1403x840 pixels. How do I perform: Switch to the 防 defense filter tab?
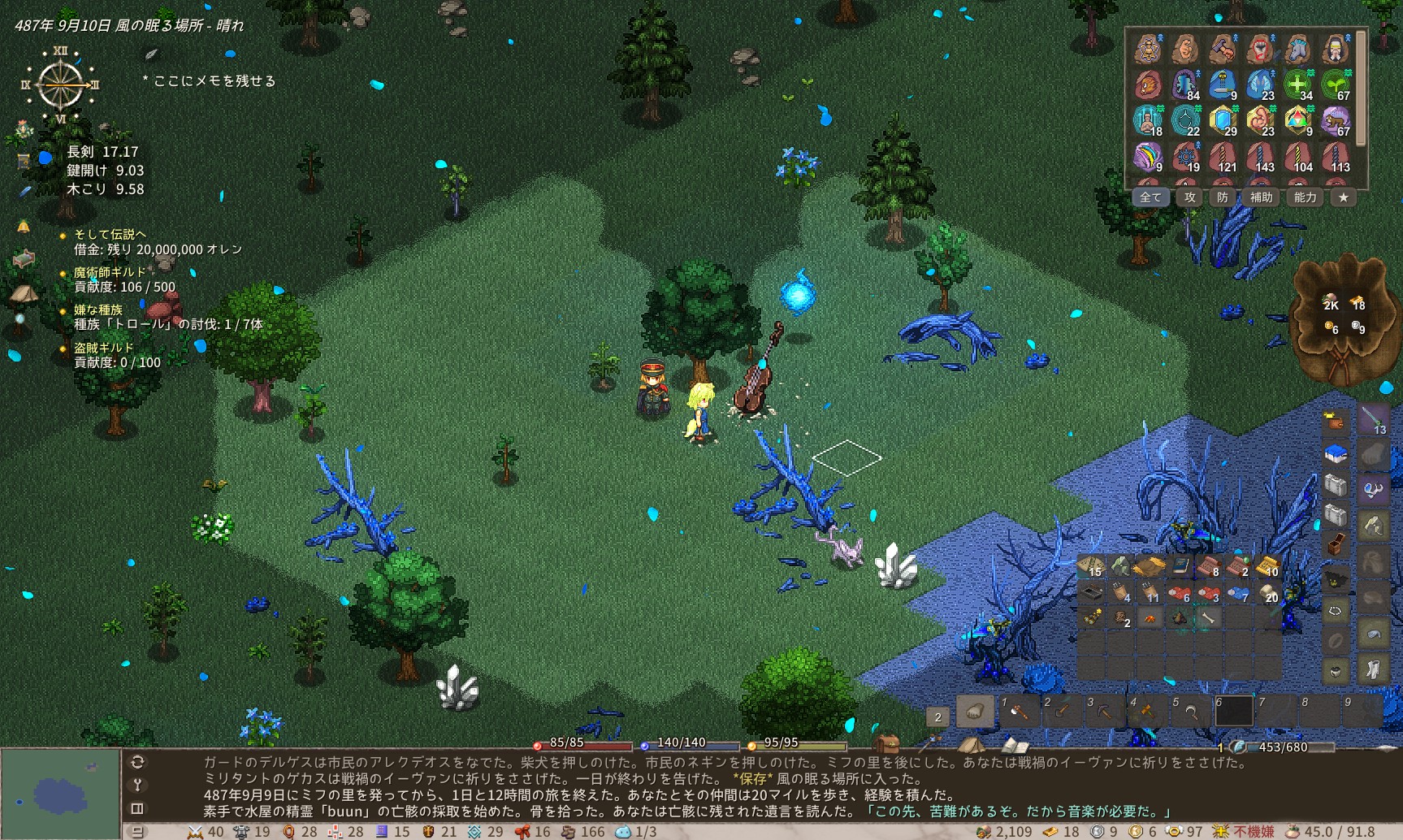pyautogui.click(x=1223, y=197)
